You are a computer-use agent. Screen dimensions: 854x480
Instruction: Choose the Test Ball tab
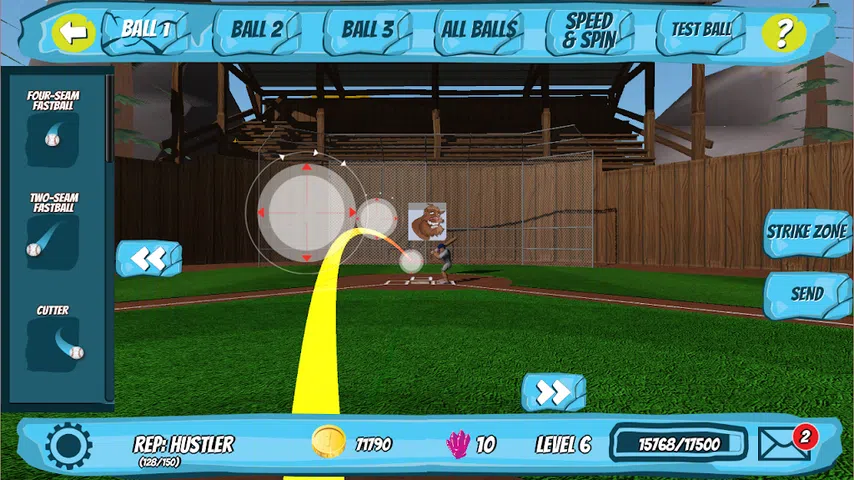click(701, 30)
